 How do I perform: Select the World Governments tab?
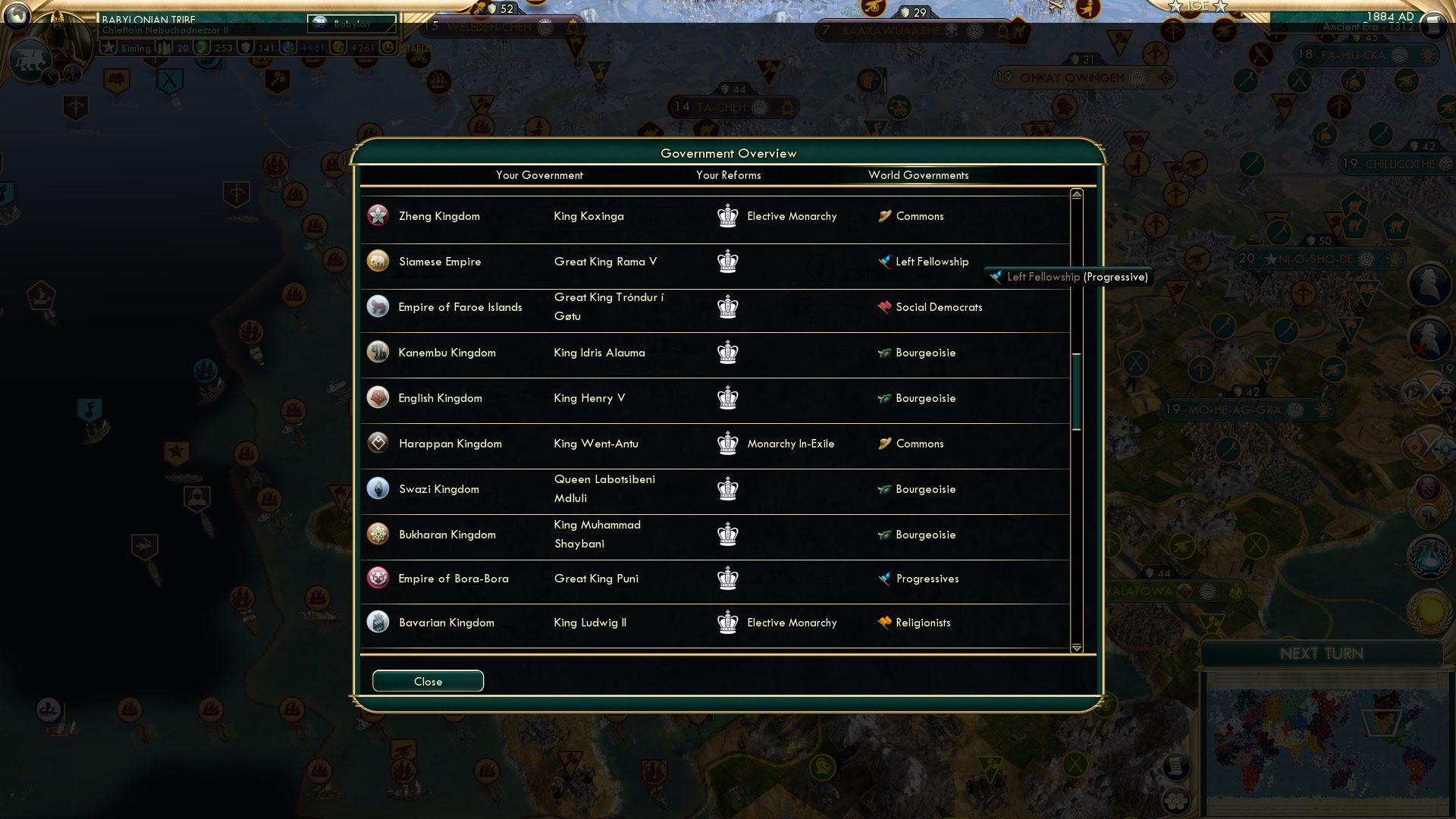[x=918, y=175]
